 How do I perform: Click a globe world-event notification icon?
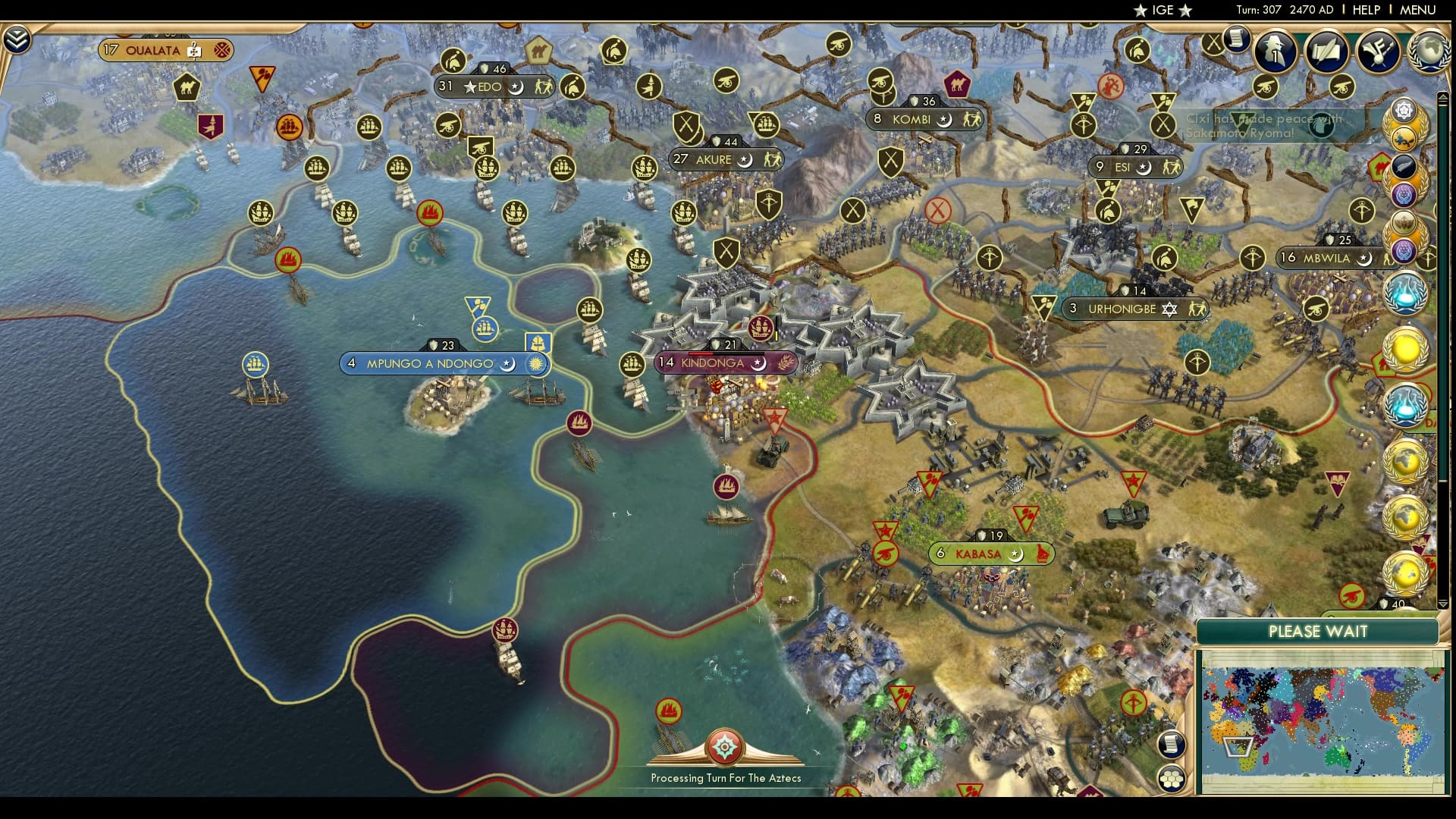point(1407,463)
